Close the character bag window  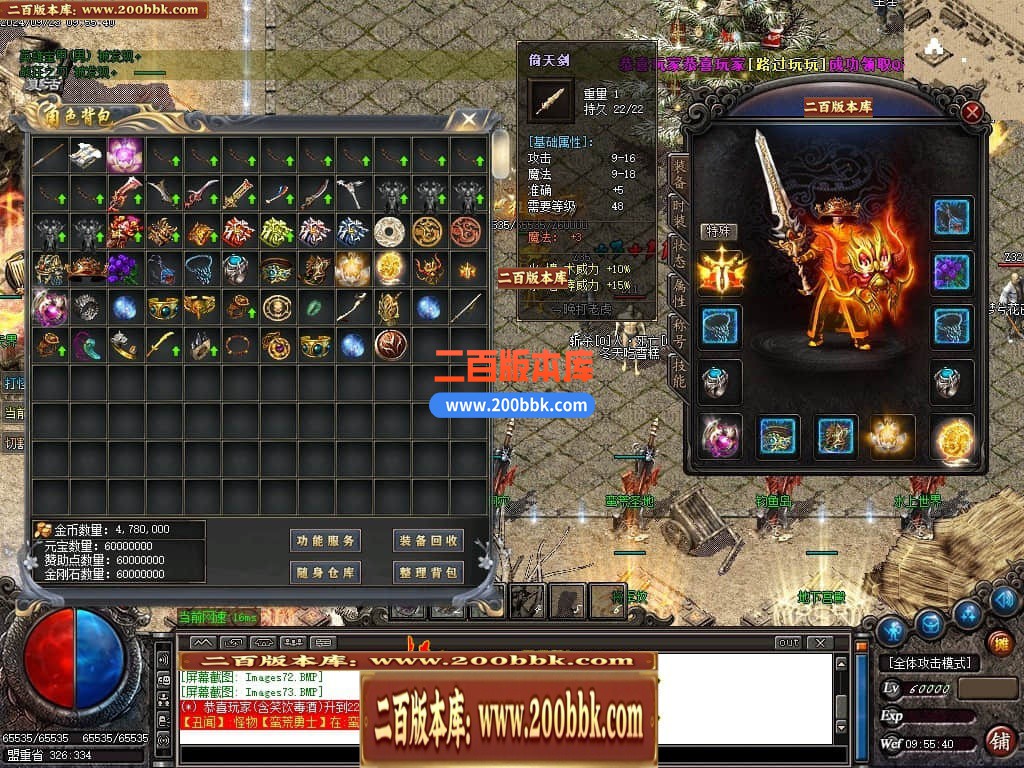[468, 120]
